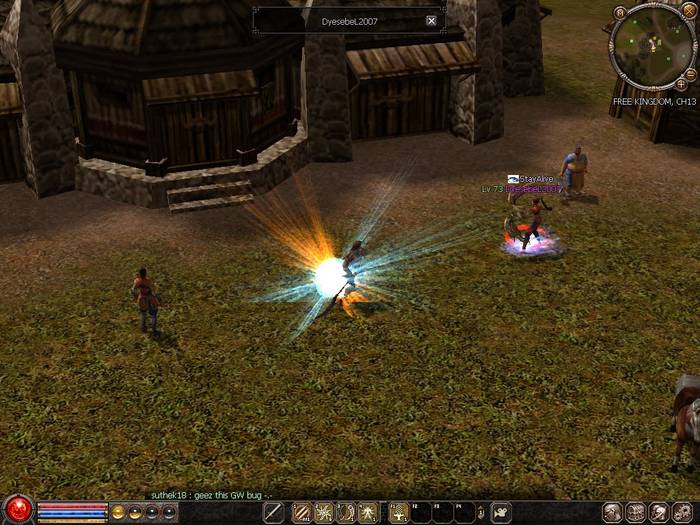The height and width of the screenshot is (525, 700).
Task: Zoom in the minimap with plus button
Action: click(x=681, y=85)
